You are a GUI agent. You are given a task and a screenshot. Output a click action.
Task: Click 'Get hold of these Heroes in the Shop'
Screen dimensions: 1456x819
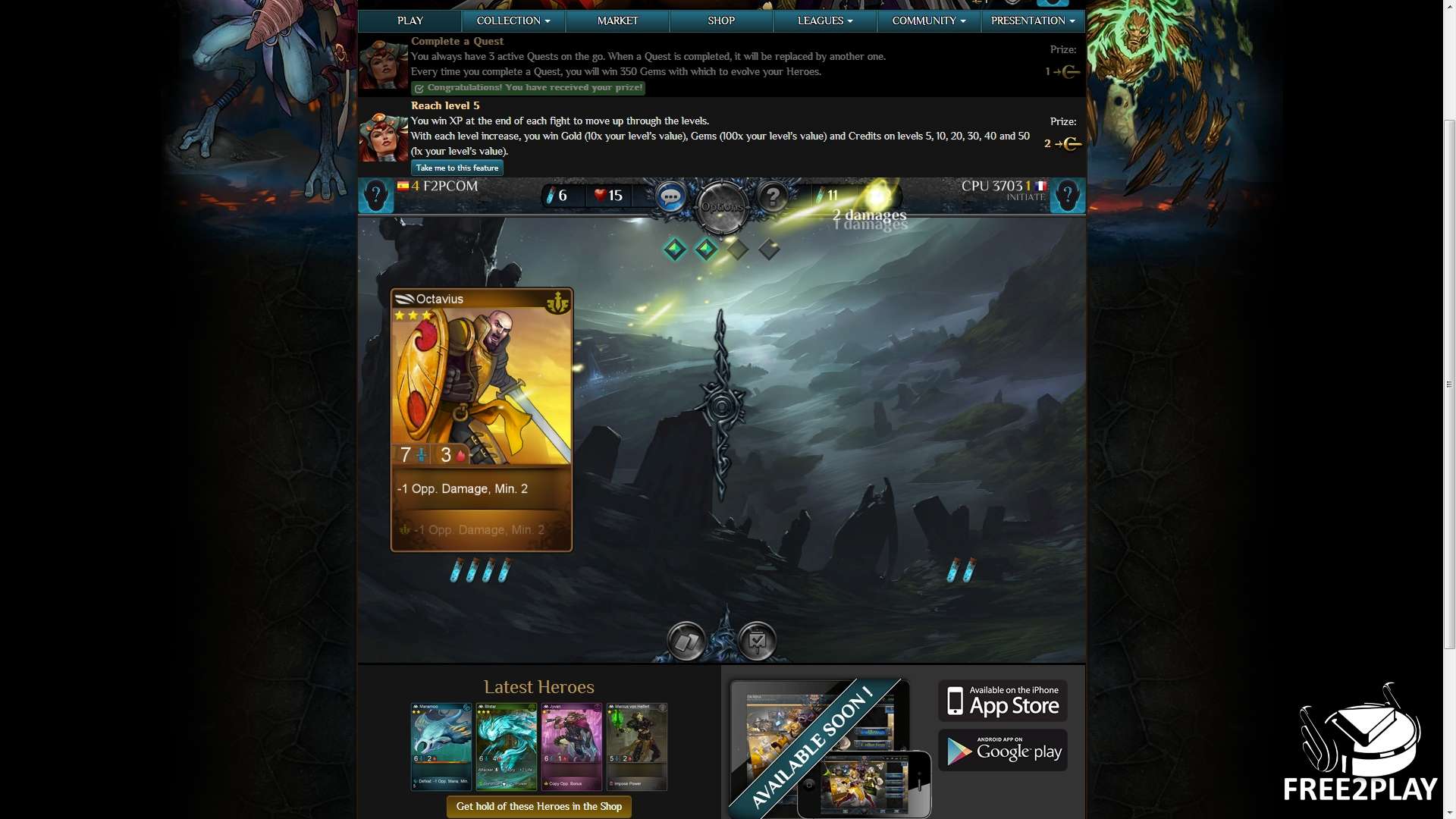click(x=538, y=806)
